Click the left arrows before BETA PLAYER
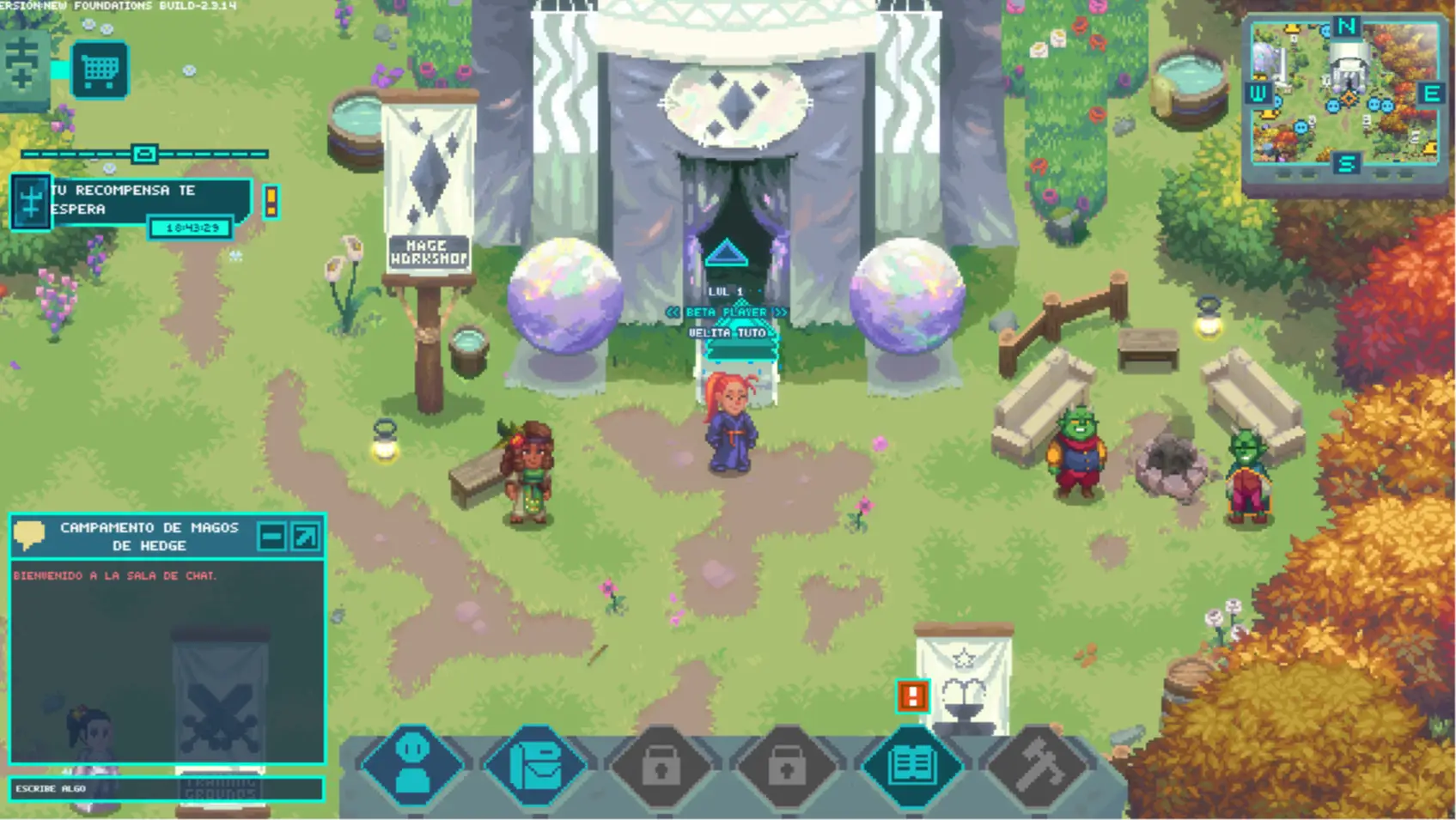 pos(673,313)
